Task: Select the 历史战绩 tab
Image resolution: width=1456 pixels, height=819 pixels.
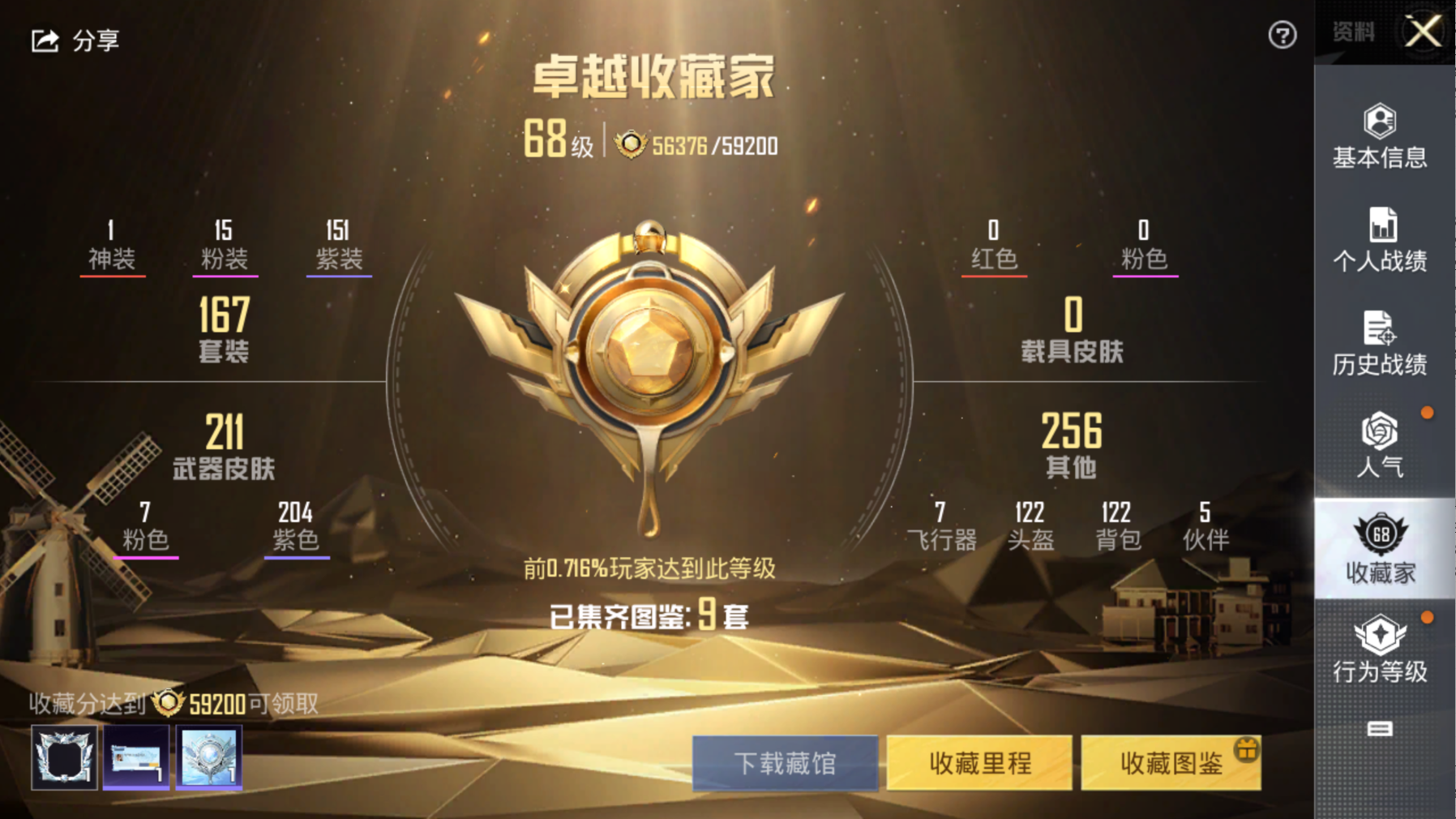Action: (1380, 344)
